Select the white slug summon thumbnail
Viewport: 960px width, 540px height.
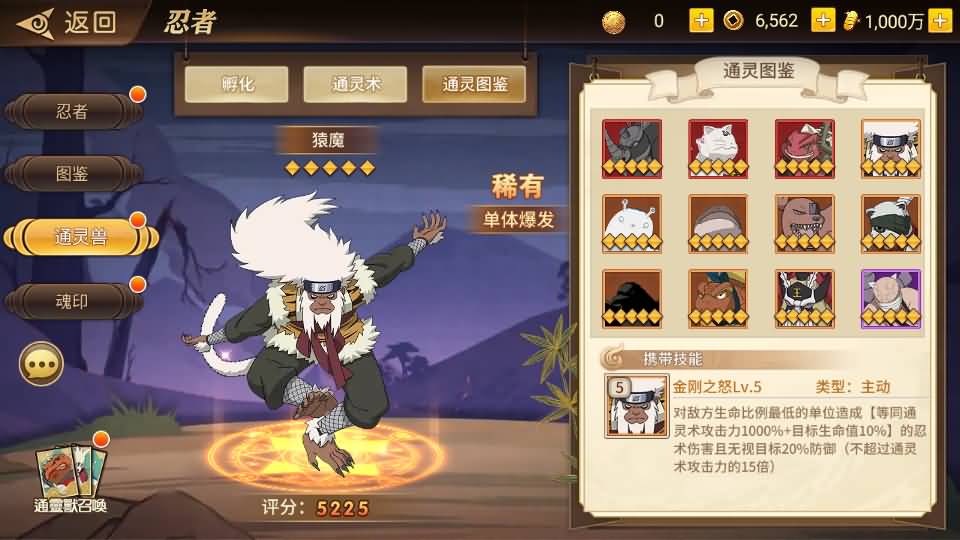[x=632, y=224]
